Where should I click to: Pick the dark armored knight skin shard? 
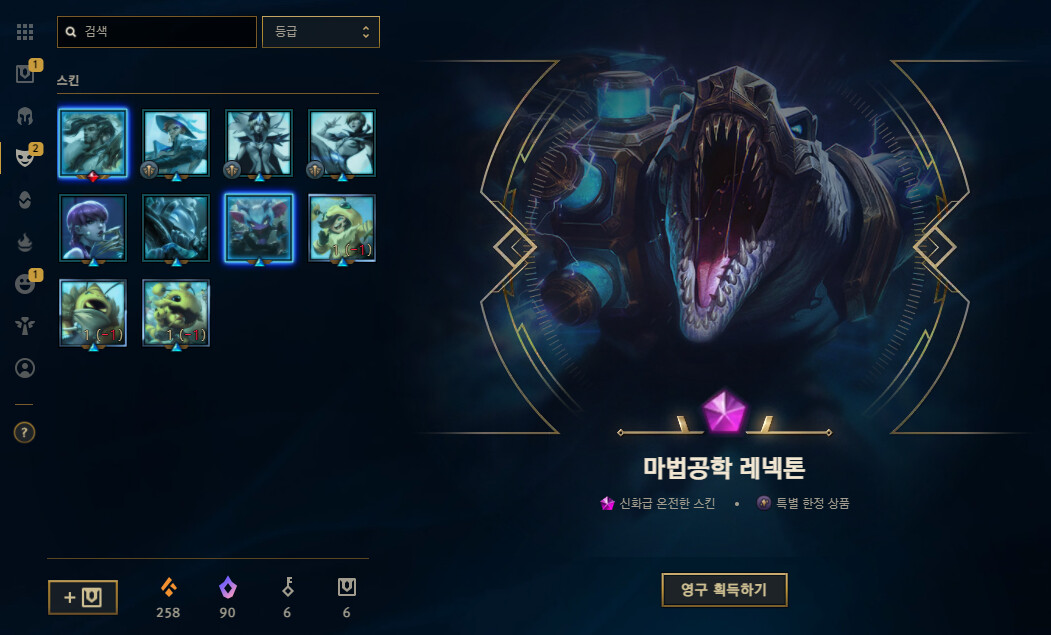coord(176,228)
